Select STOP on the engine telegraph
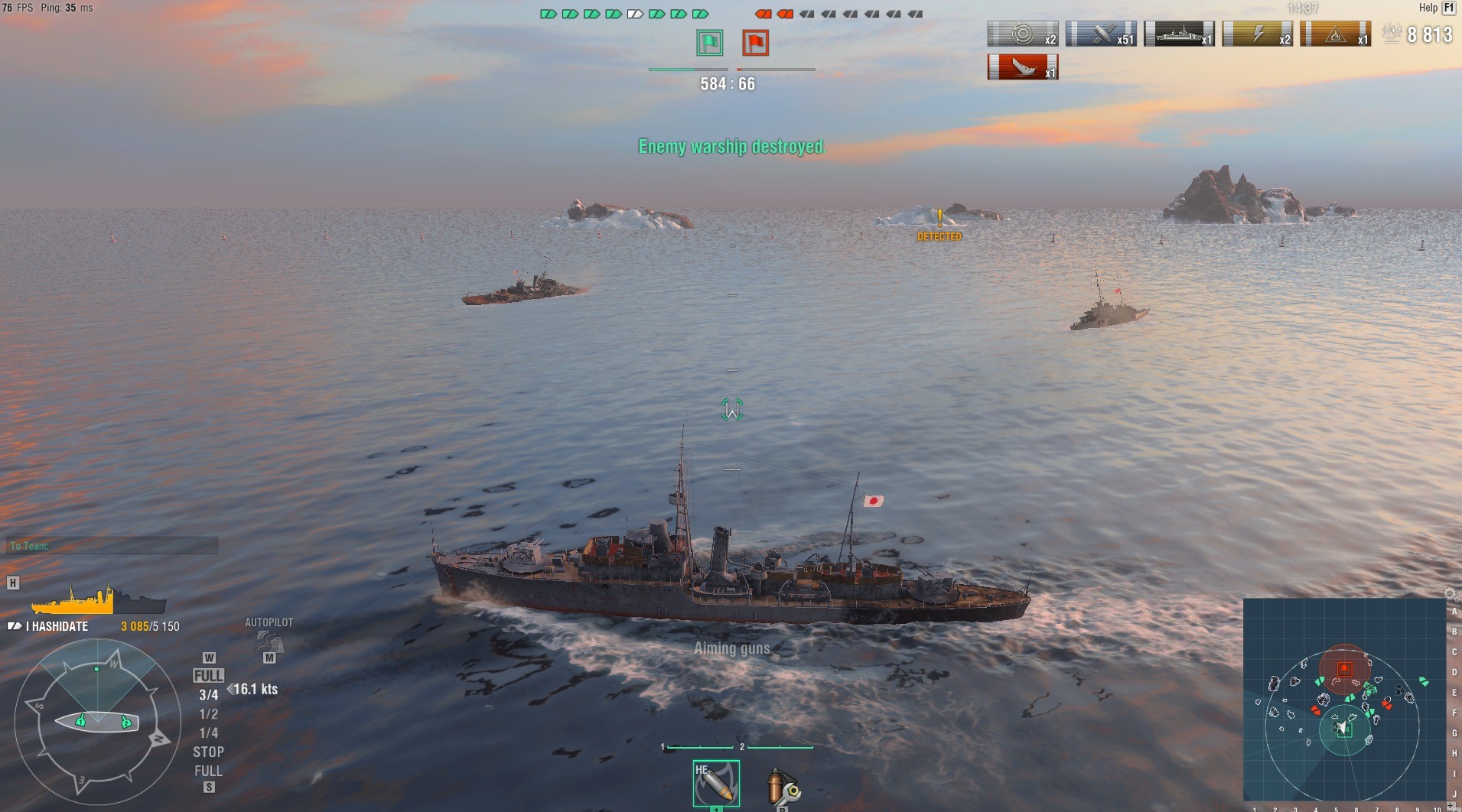Screen dimensions: 1462x812 tap(208, 752)
